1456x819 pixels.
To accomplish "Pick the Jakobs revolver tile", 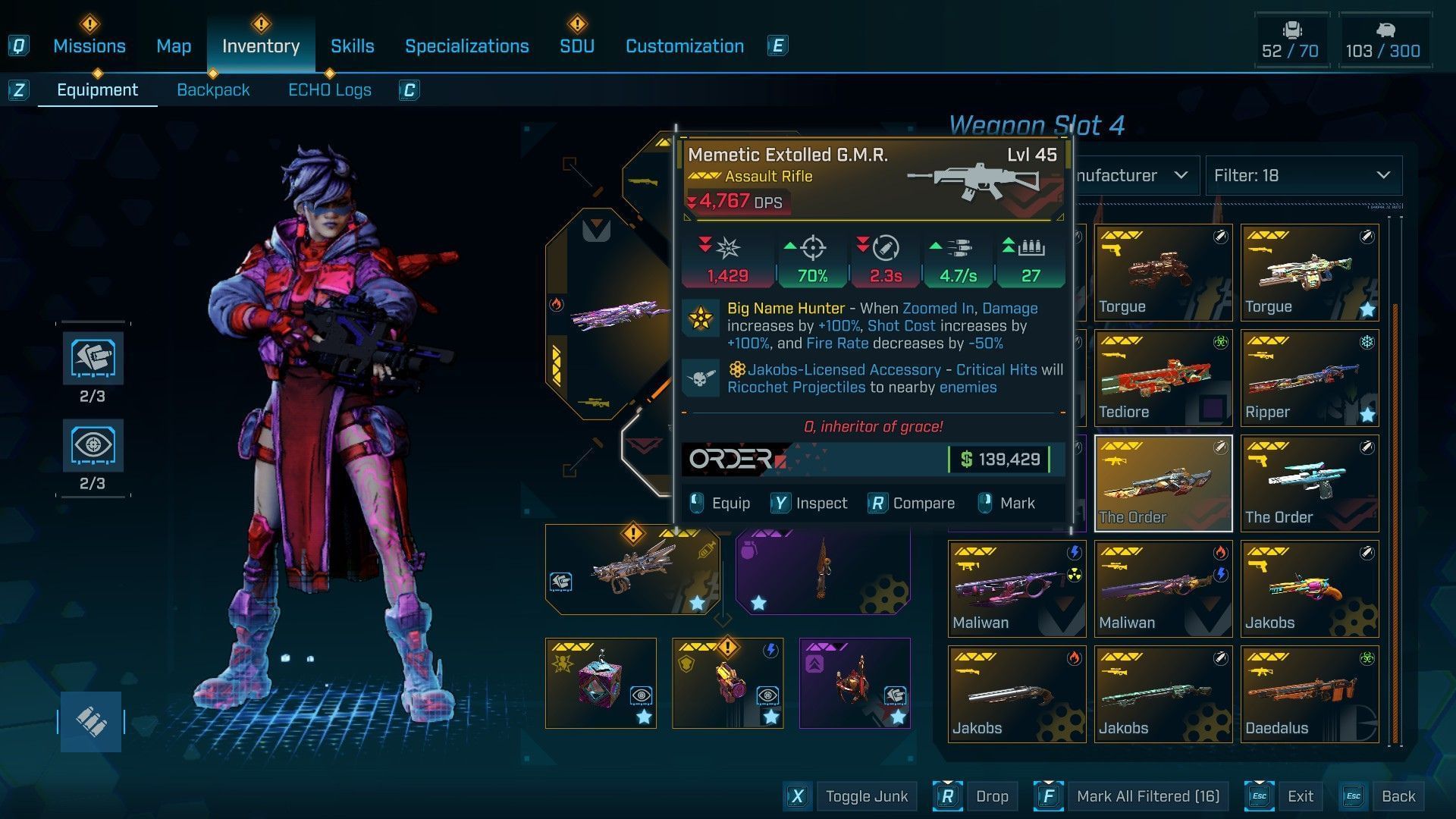I will click(1309, 588).
